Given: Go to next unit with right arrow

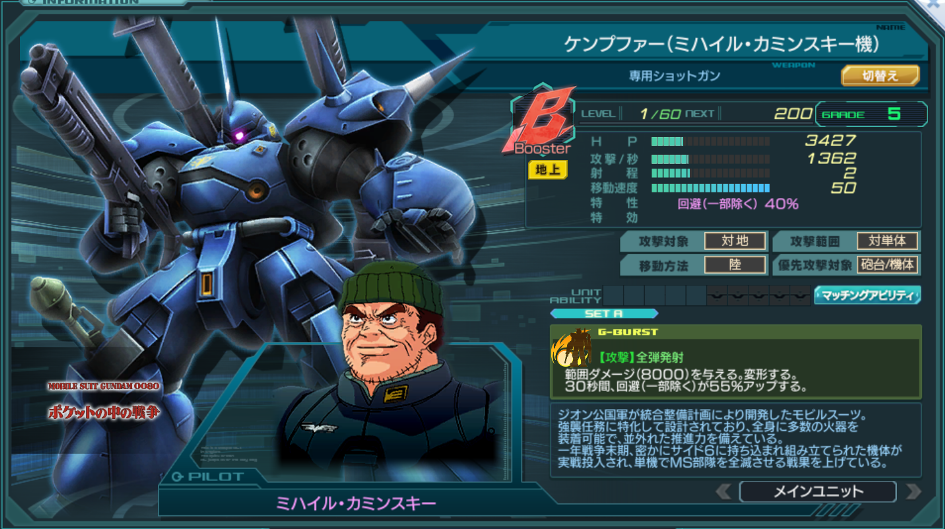Looking at the screenshot, I should pos(911,491).
